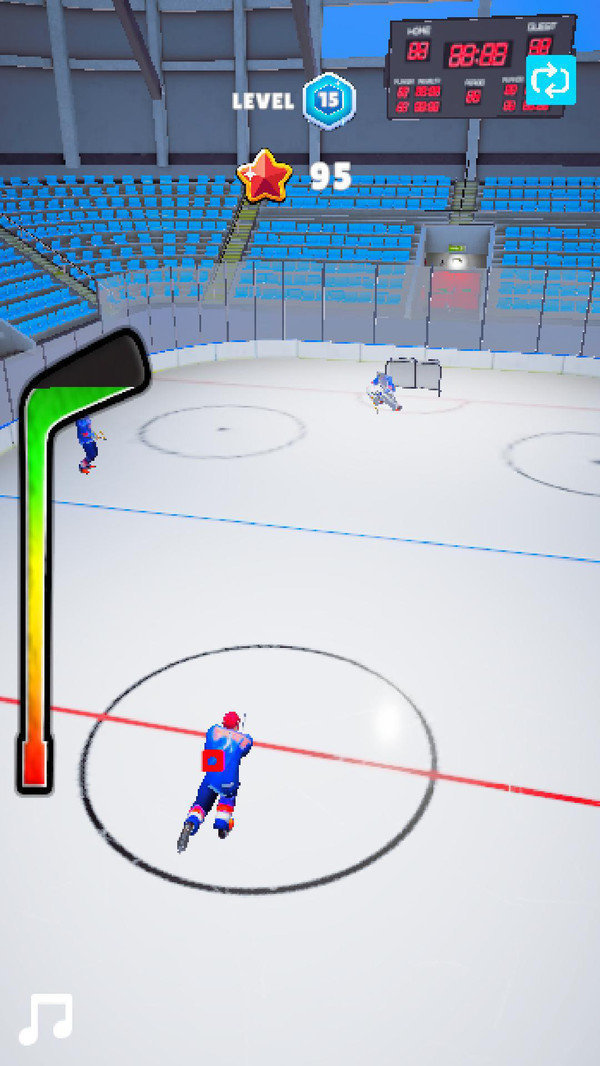Tap the cyan swap arrows button

coord(551,80)
